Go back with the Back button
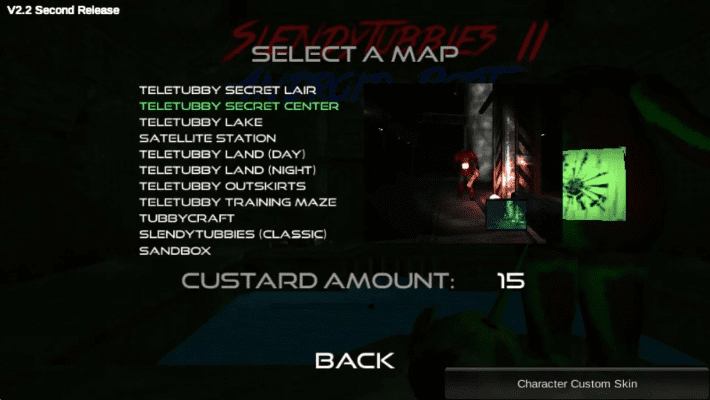 355,361
